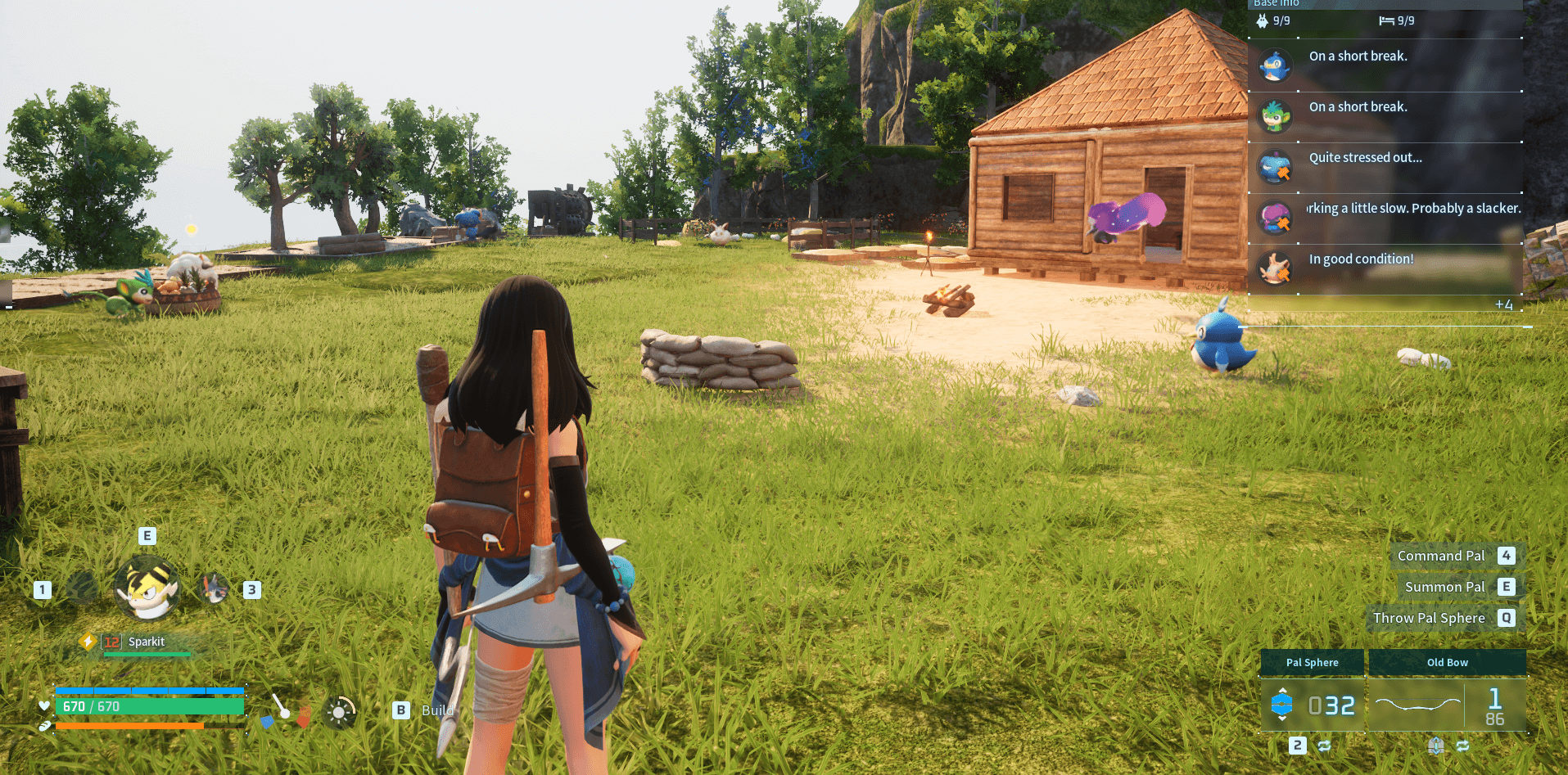Click the Pal Sphere item slot

[1313, 704]
